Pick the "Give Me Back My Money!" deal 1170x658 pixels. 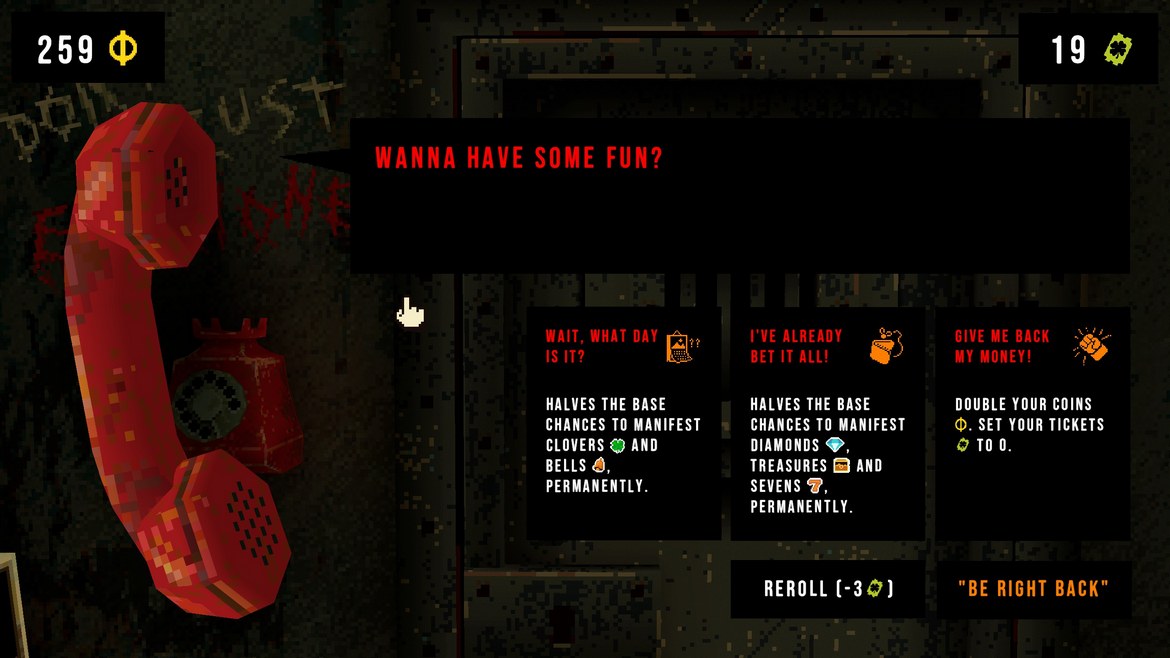tap(1033, 423)
